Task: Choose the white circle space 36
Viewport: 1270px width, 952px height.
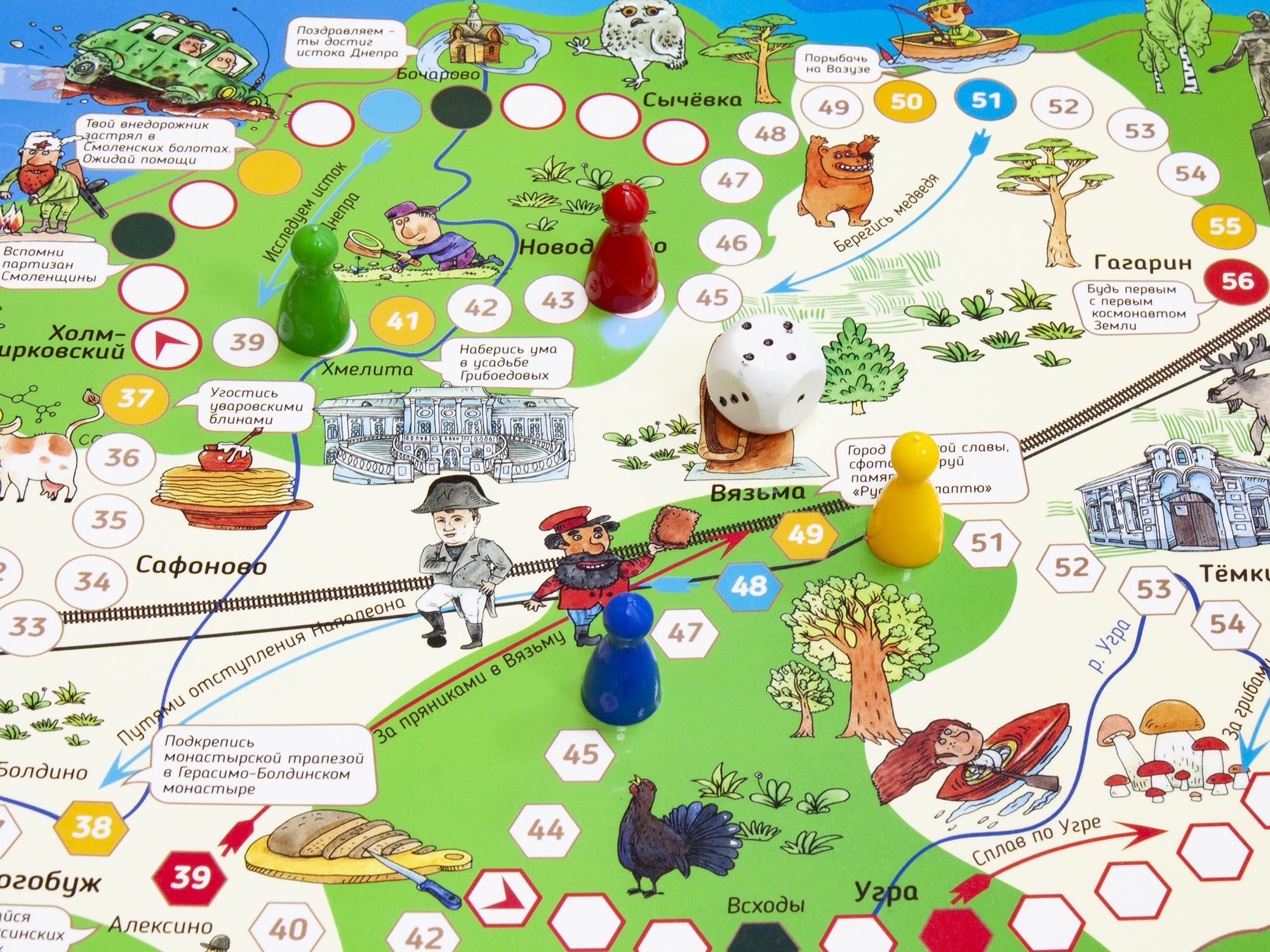Action: [x=122, y=458]
